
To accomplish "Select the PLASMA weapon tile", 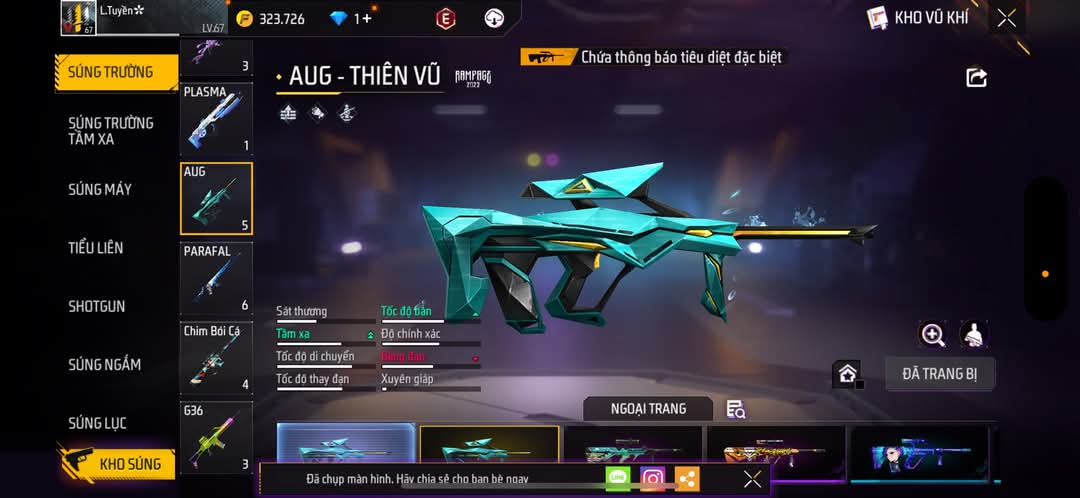I will (x=216, y=119).
